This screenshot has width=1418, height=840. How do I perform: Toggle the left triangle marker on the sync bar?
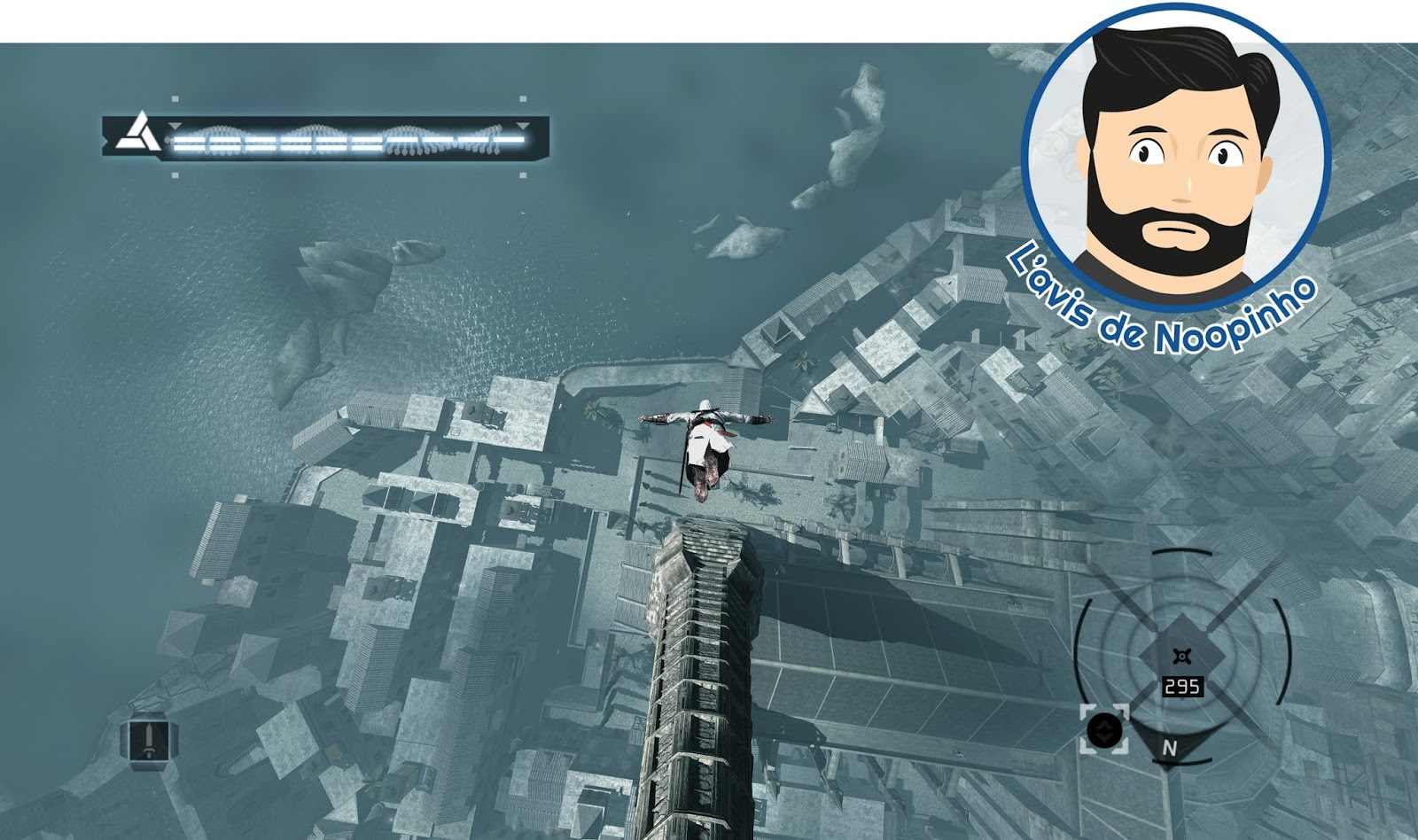175,126
